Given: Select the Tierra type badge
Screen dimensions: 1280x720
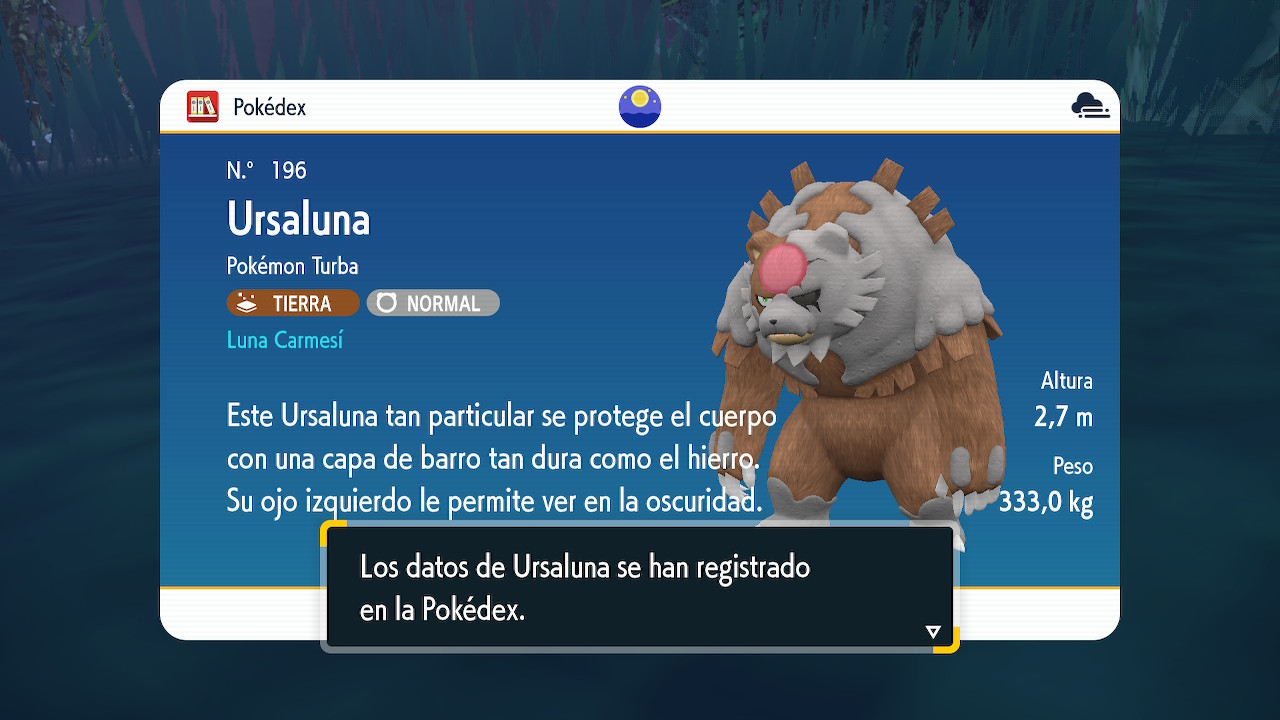Looking at the screenshot, I should click(293, 303).
